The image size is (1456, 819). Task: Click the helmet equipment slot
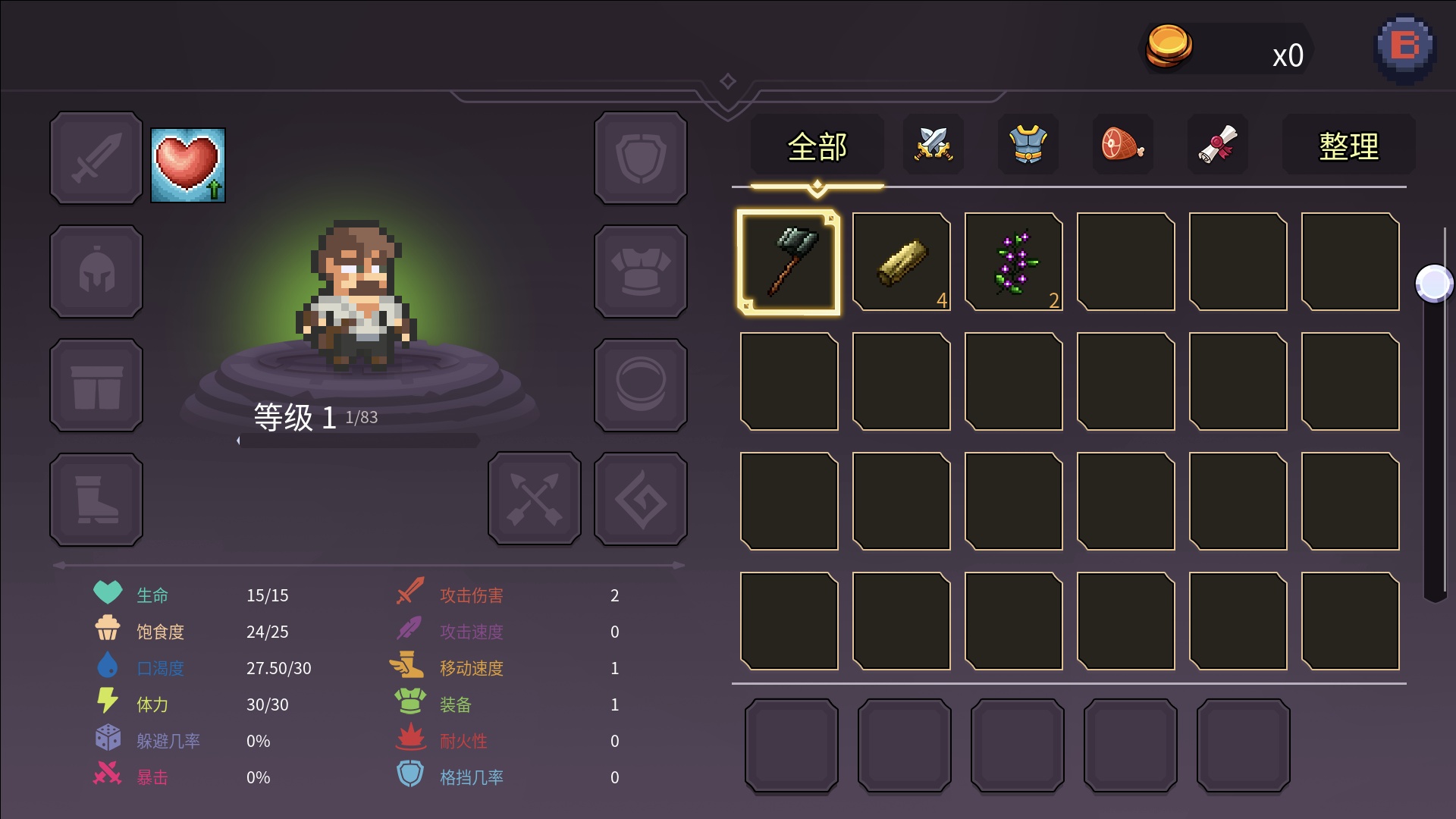click(96, 271)
